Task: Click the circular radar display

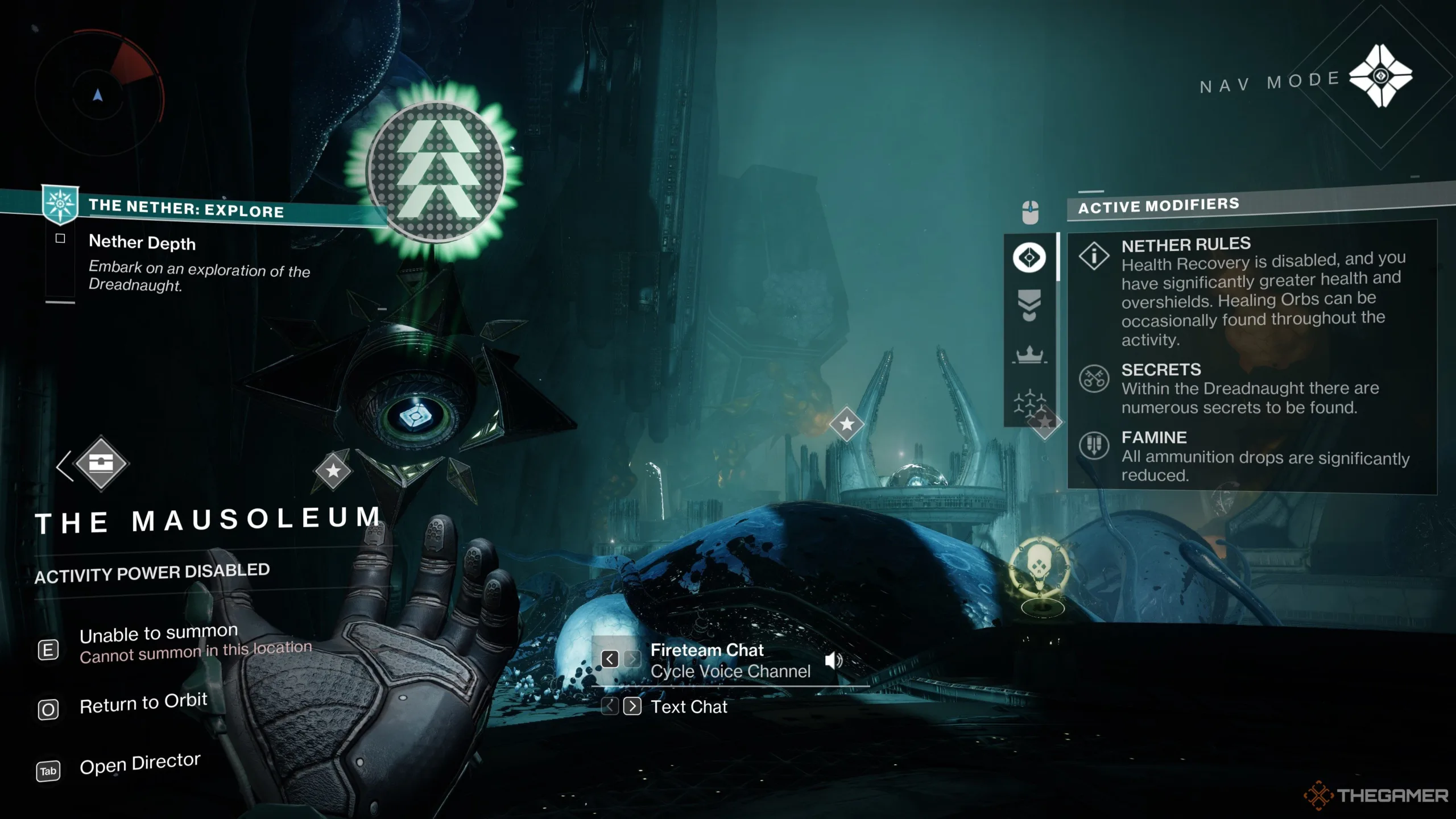Action: pos(98,93)
